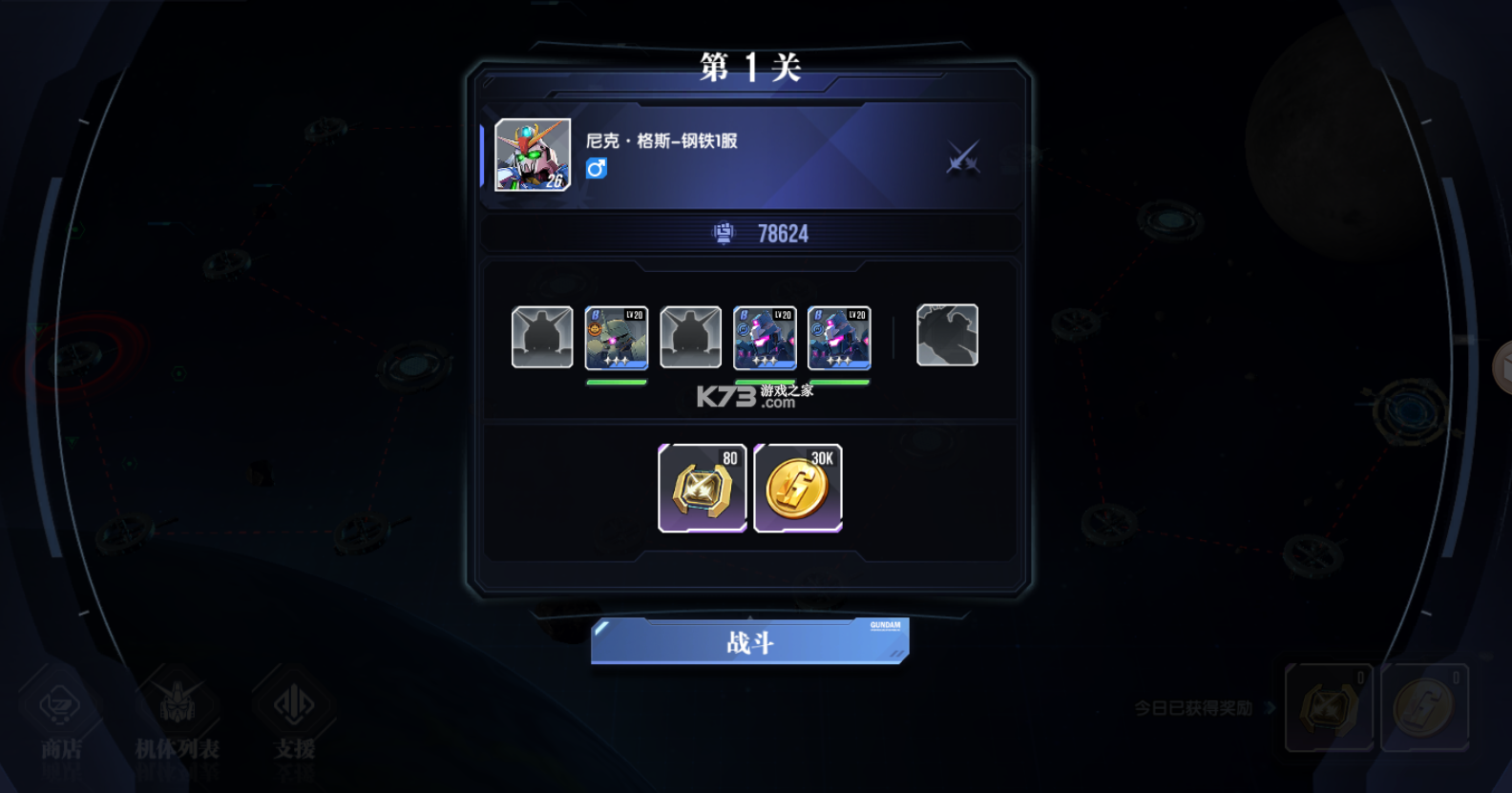Click the gold badge reward showing 80

click(x=703, y=489)
